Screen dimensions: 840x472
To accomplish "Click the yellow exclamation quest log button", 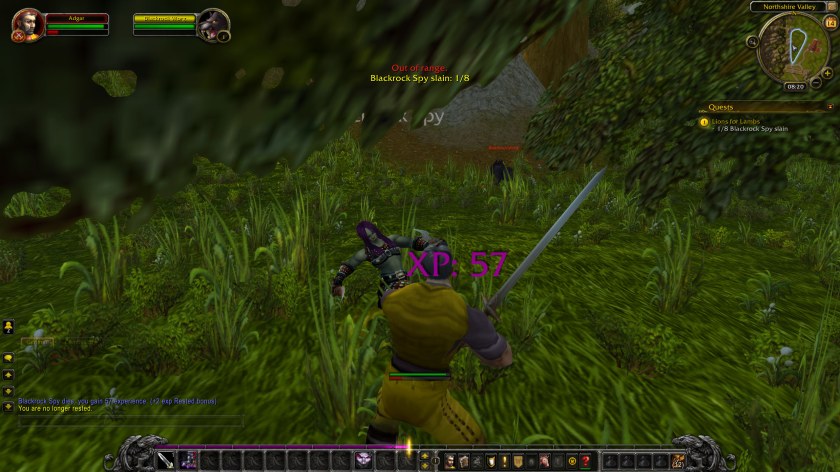I will [x=505, y=460].
